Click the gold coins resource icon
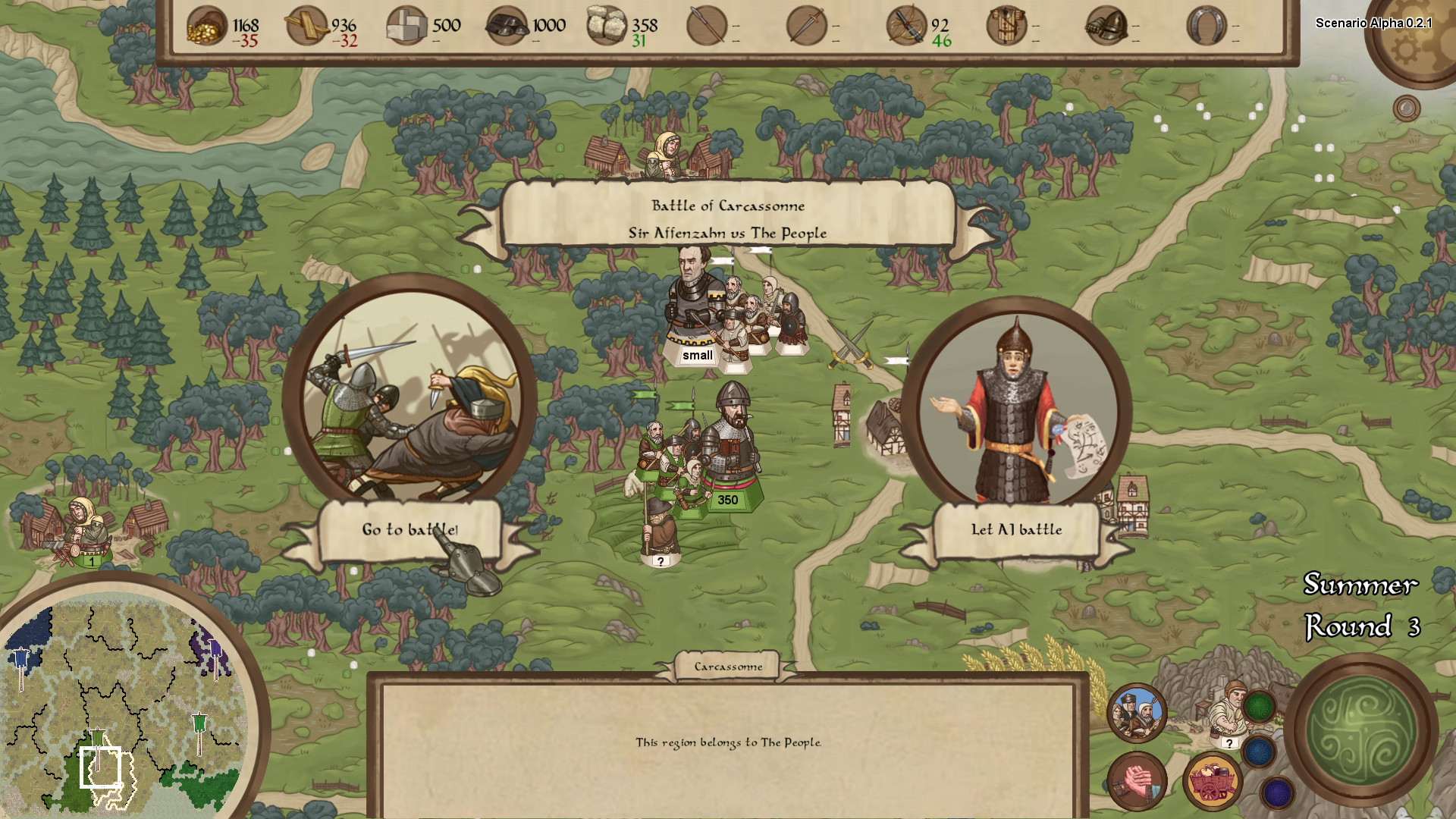The height and width of the screenshot is (819, 1456). [x=206, y=27]
